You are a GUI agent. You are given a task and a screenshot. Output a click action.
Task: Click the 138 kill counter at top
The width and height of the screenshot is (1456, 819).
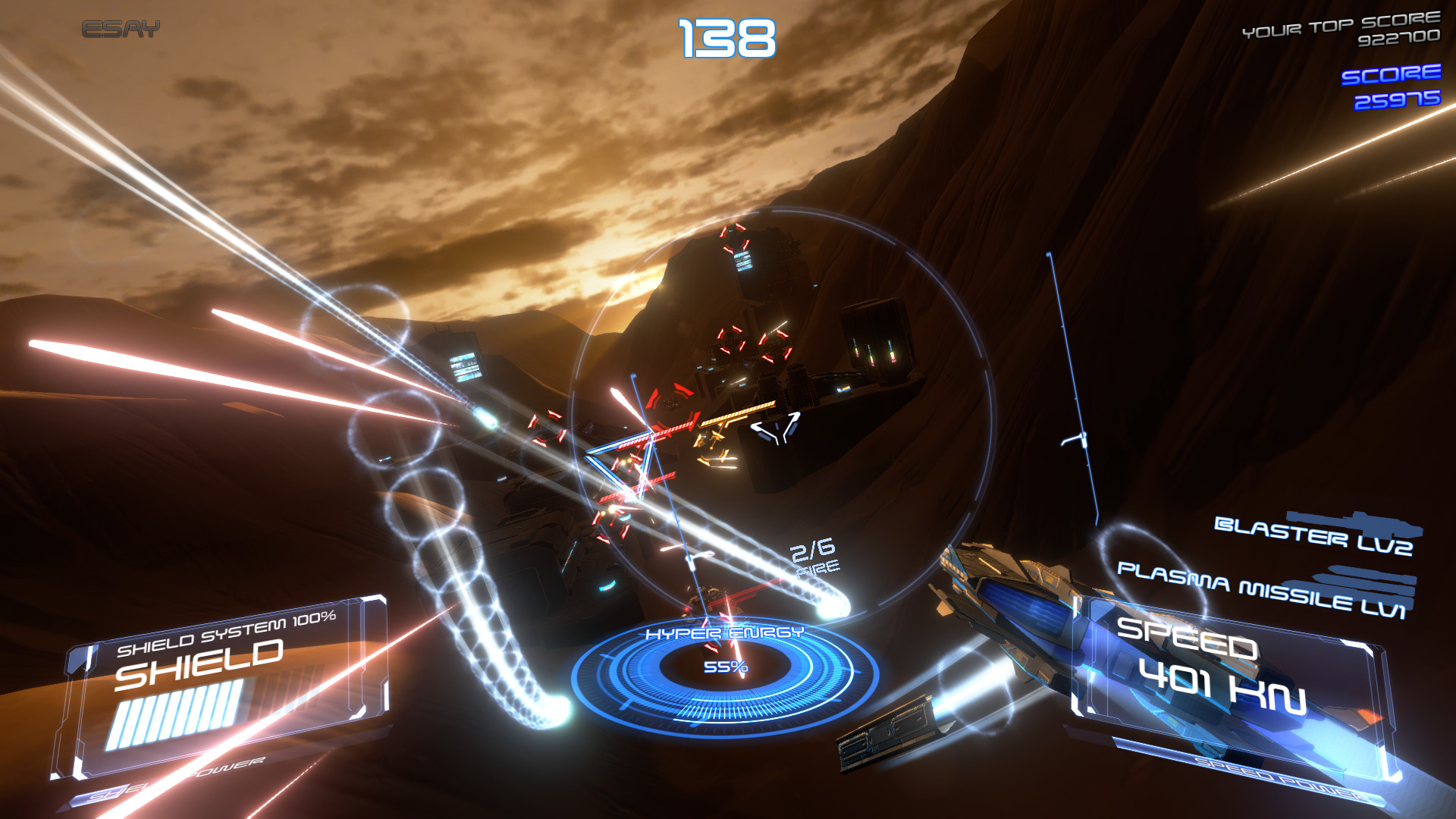[x=726, y=36]
